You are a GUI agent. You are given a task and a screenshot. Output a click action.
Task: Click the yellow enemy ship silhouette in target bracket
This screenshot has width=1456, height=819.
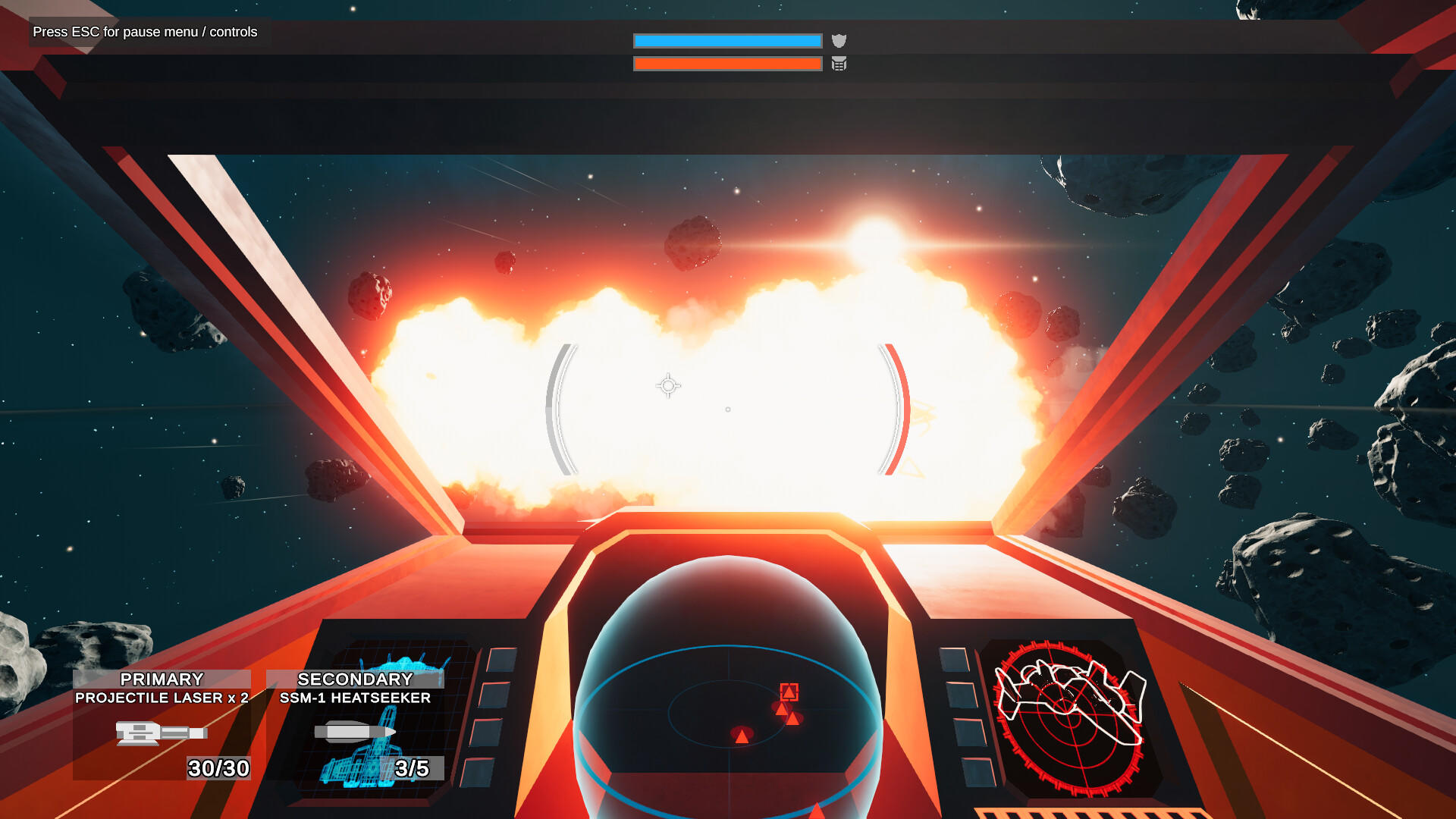pos(921,413)
